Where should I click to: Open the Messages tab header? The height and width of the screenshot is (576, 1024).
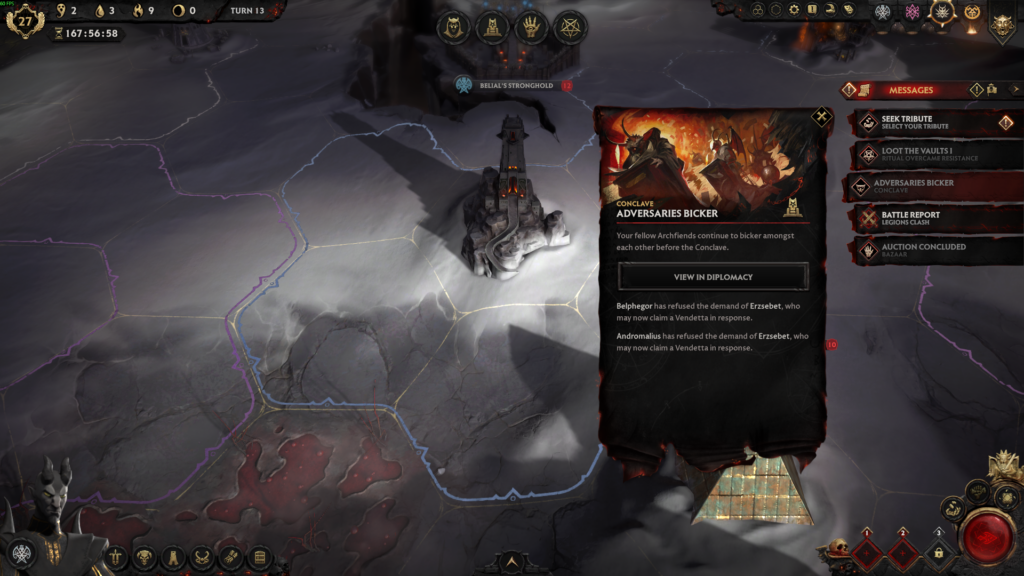coord(910,90)
